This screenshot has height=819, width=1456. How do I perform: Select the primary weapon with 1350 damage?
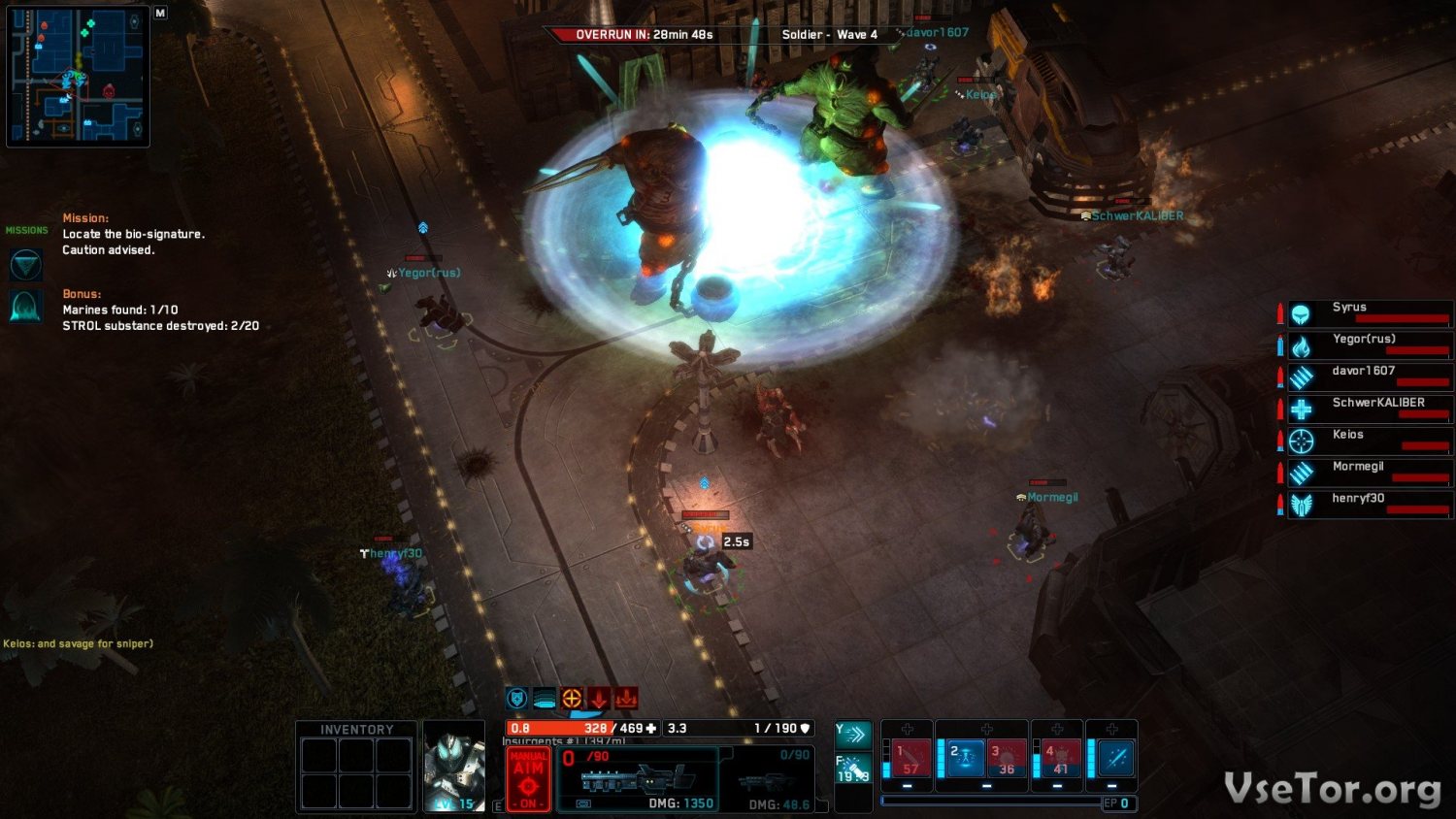[638, 779]
